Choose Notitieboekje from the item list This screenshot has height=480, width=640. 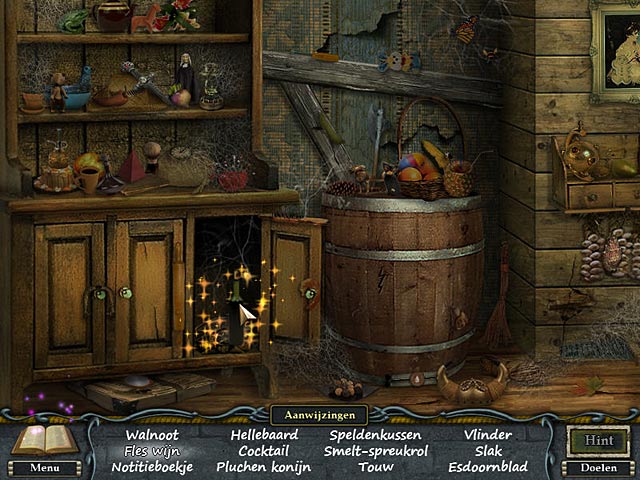click(150, 467)
